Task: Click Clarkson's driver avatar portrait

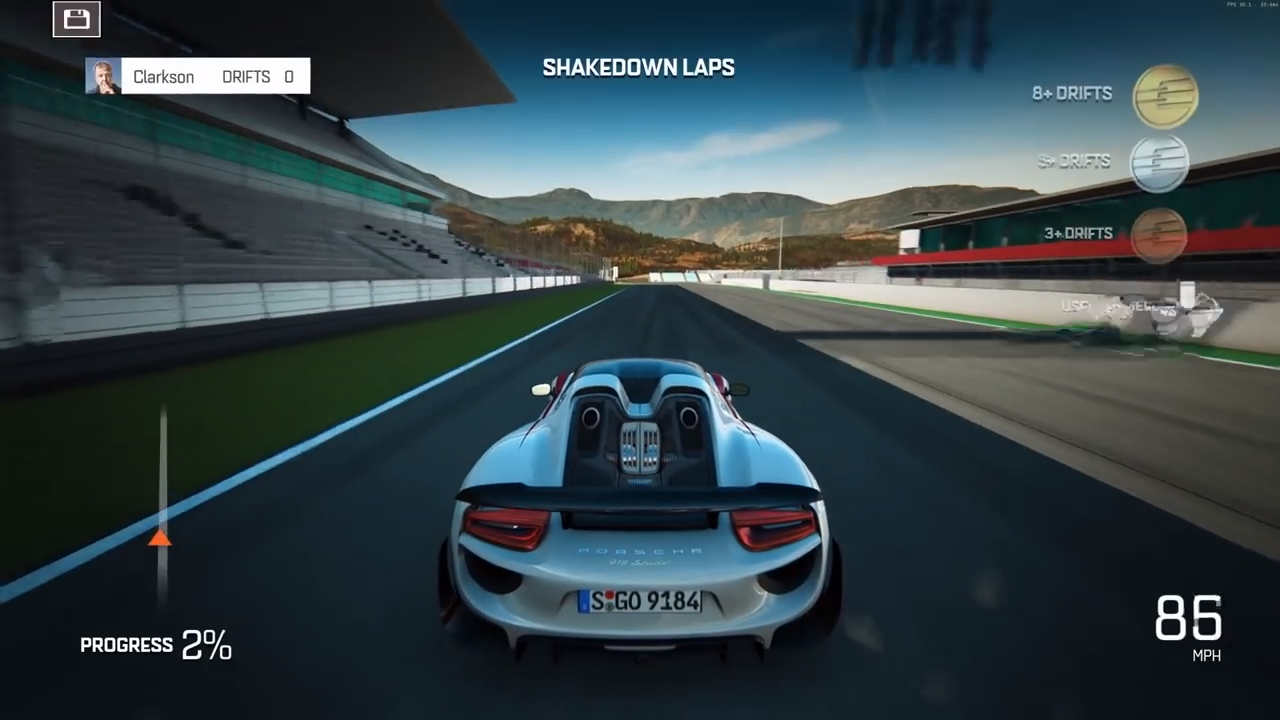Action: 103,76
